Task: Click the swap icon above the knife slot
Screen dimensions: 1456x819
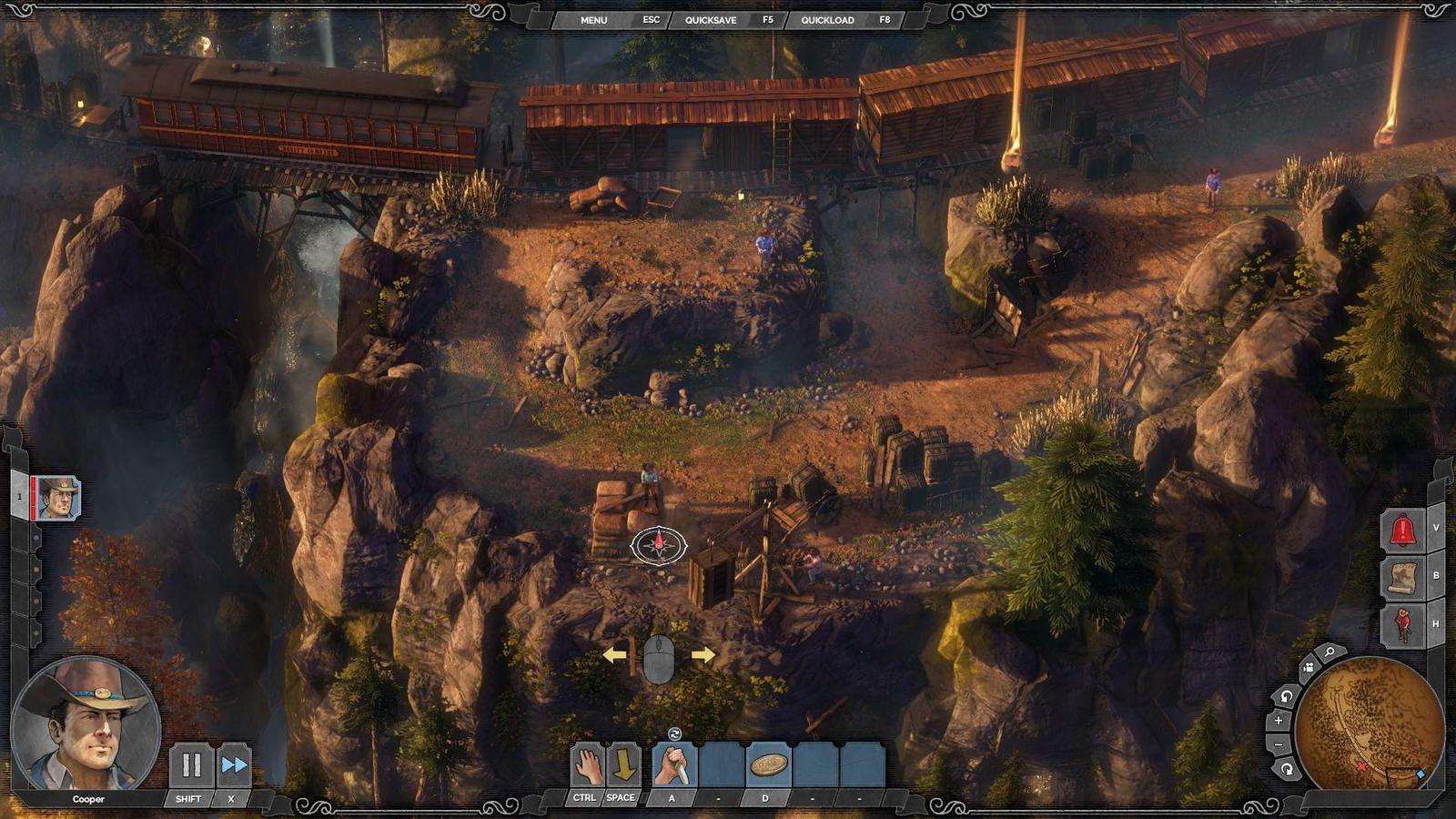Action: tap(674, 733)
